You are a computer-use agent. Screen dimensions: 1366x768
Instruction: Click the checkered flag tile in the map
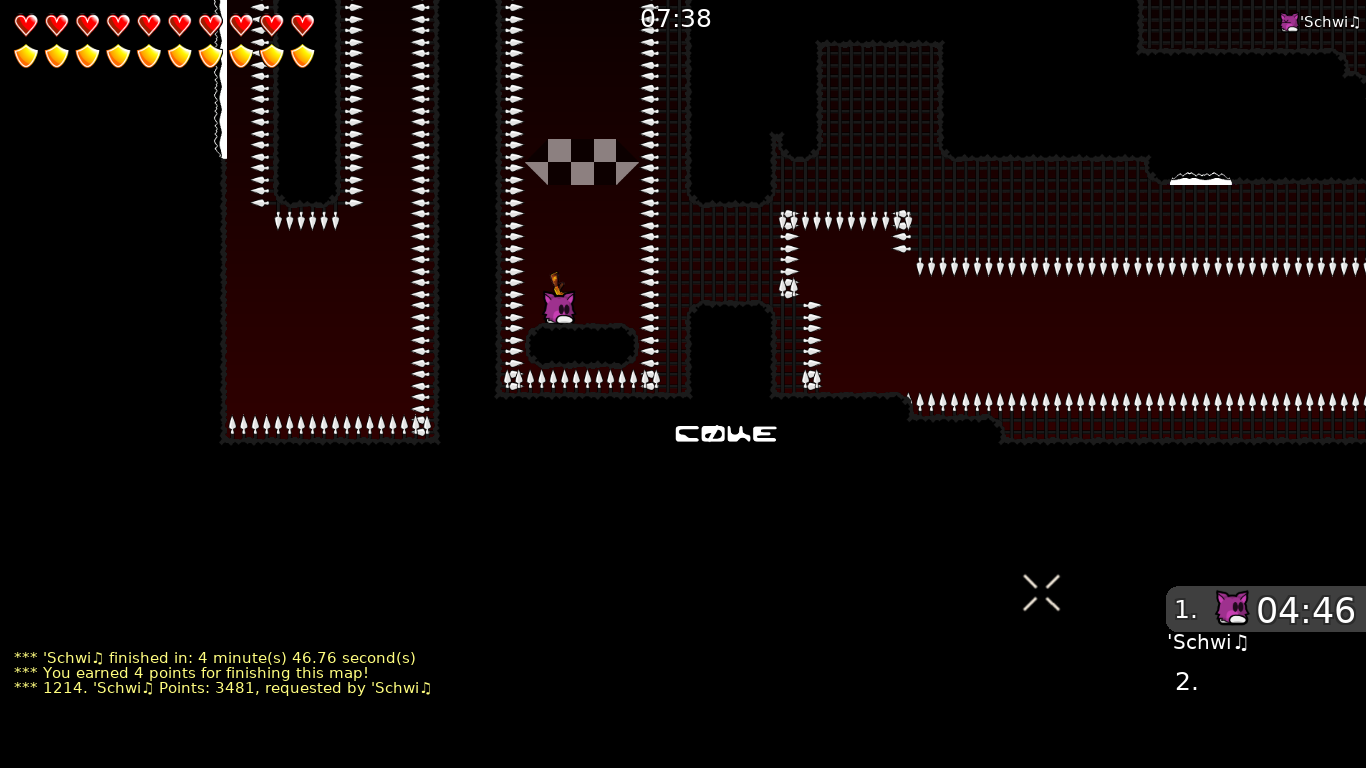(583, 163)
